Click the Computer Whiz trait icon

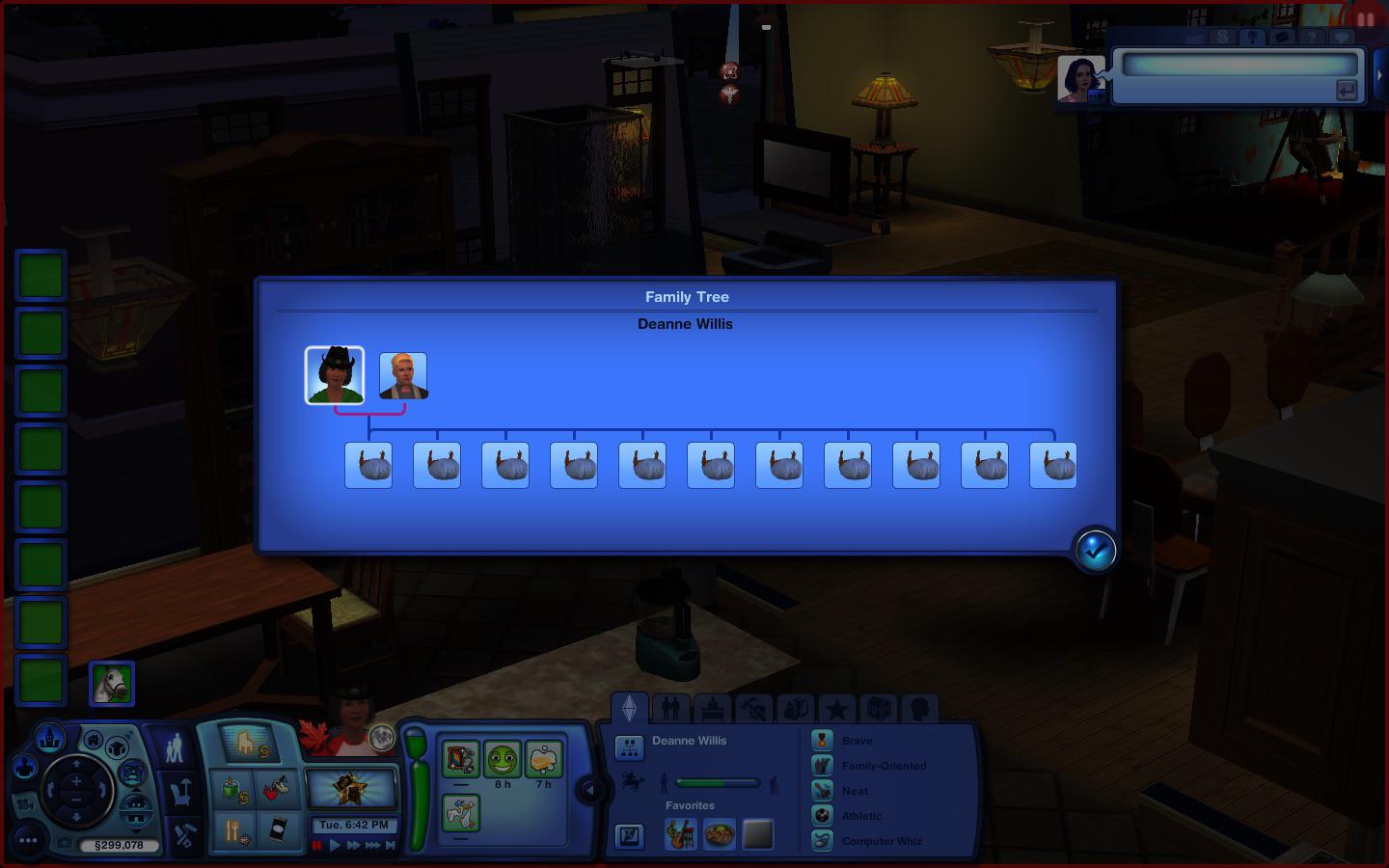tap(822, 840)
